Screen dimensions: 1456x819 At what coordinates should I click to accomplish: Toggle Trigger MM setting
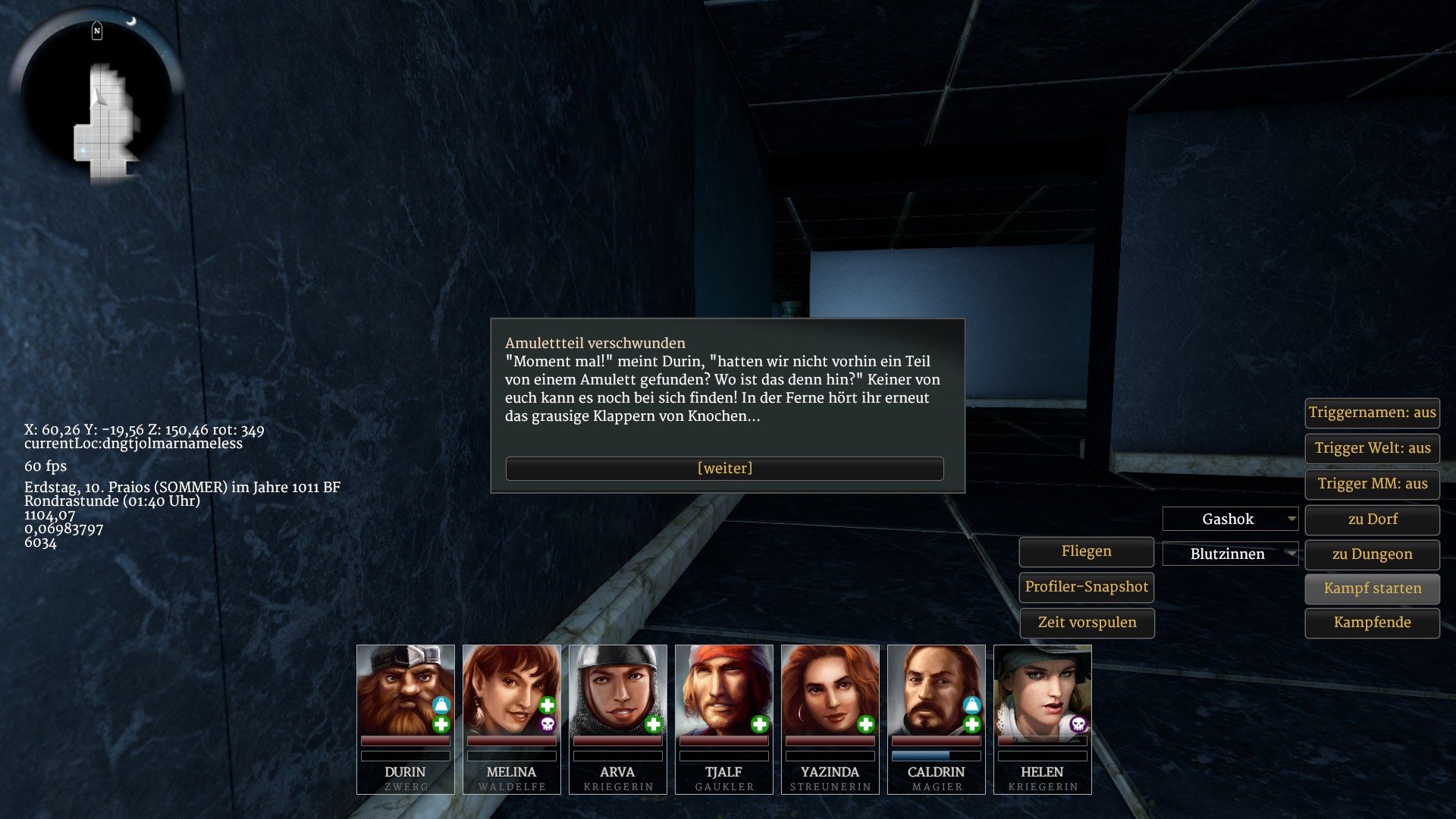(1372, 484)
